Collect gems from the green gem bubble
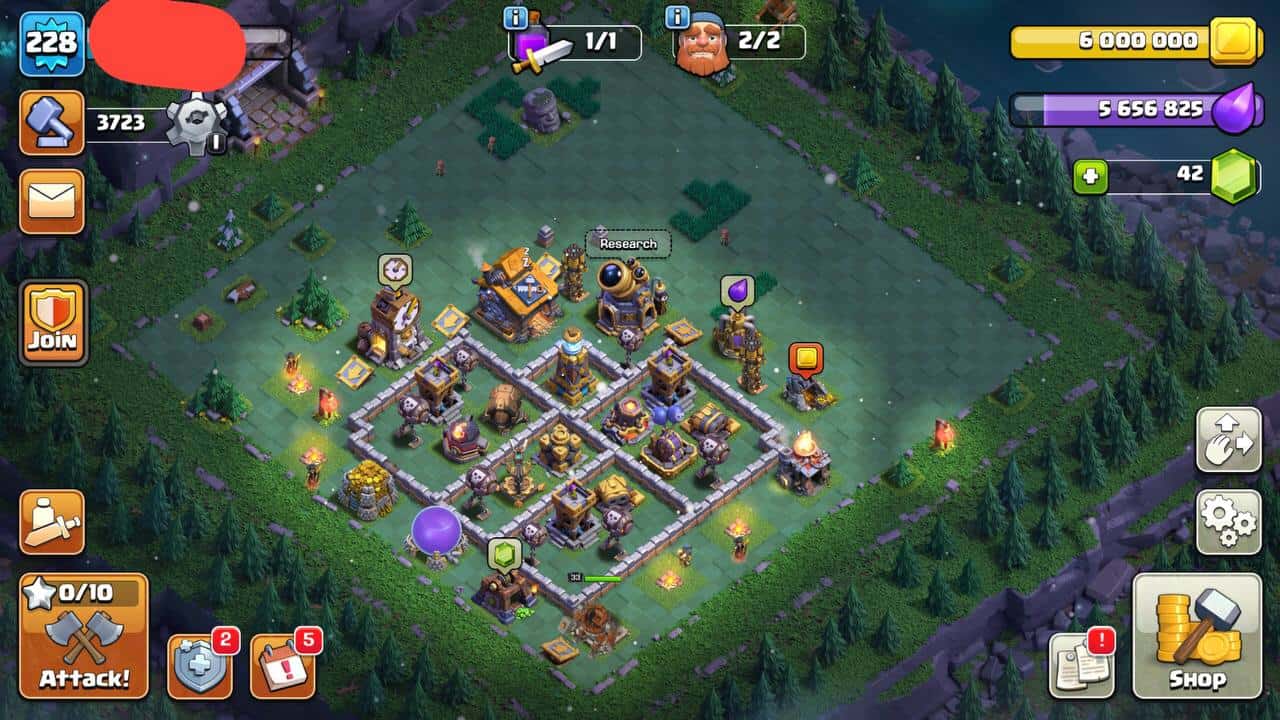 tap(505, 554)
